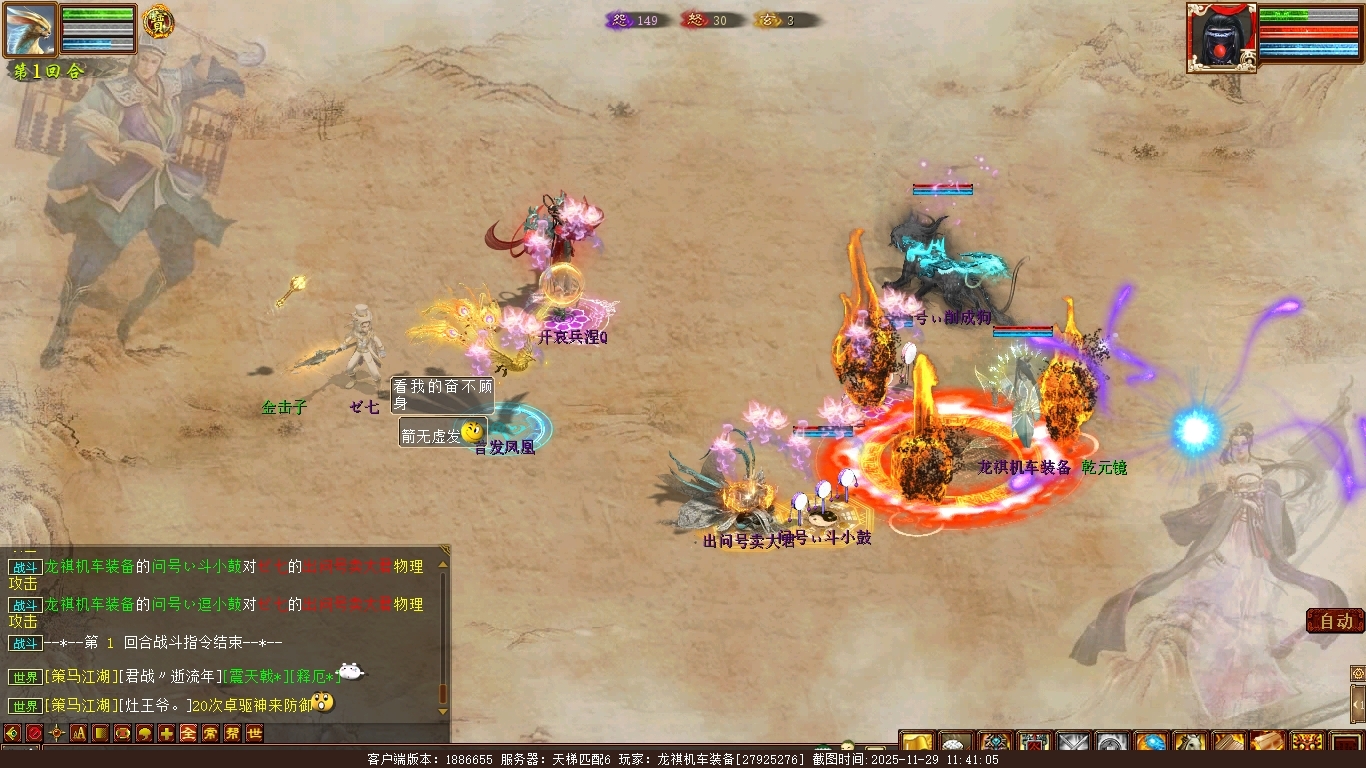Switch chat to the 世 world channel
This screenshot has height=768, width=1366.
254,733
